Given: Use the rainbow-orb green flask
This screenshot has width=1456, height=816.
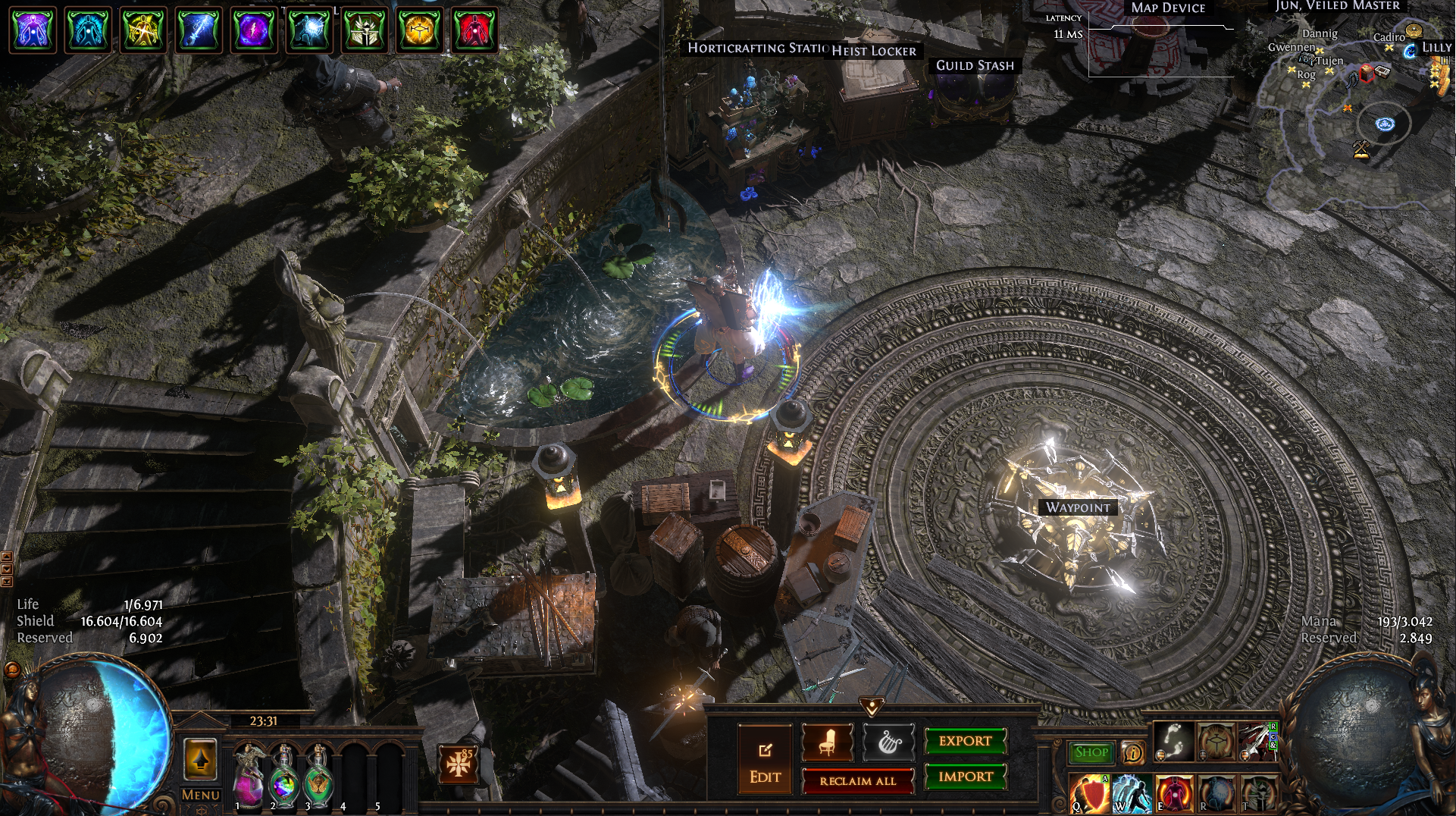Looking at the screenshot, I should pos(284,776).
